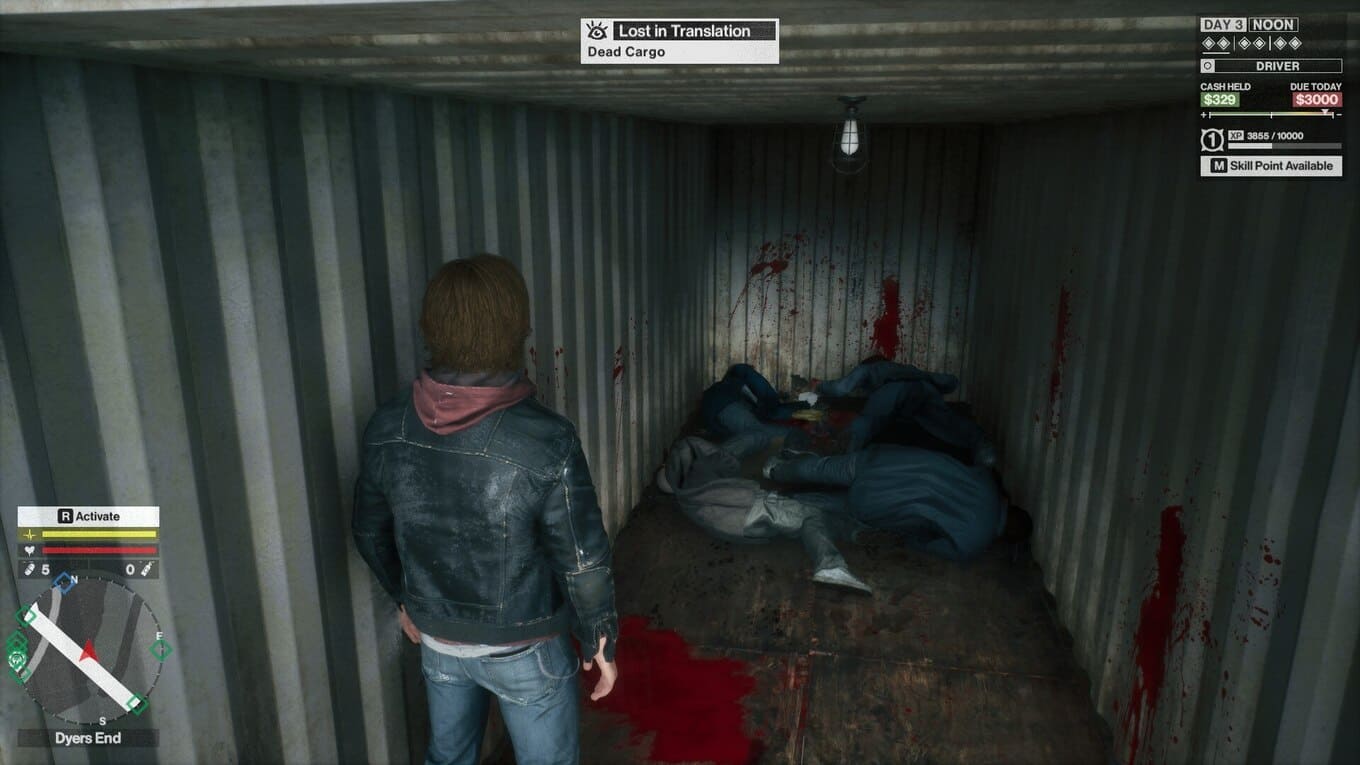Click the red player arrow on minimap
This screenshot has width=1360, height=765.
(89, 651)
